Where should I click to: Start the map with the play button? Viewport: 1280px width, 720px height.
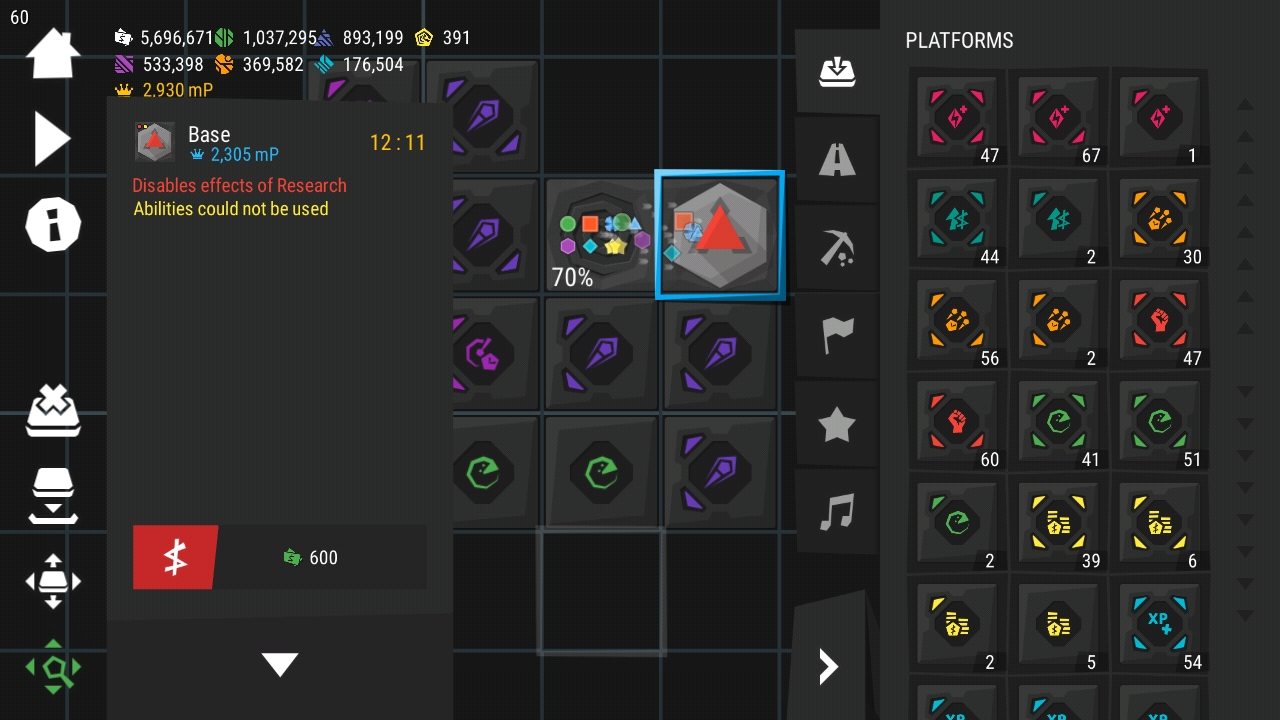pyautogui.click(x=52, y=138)
